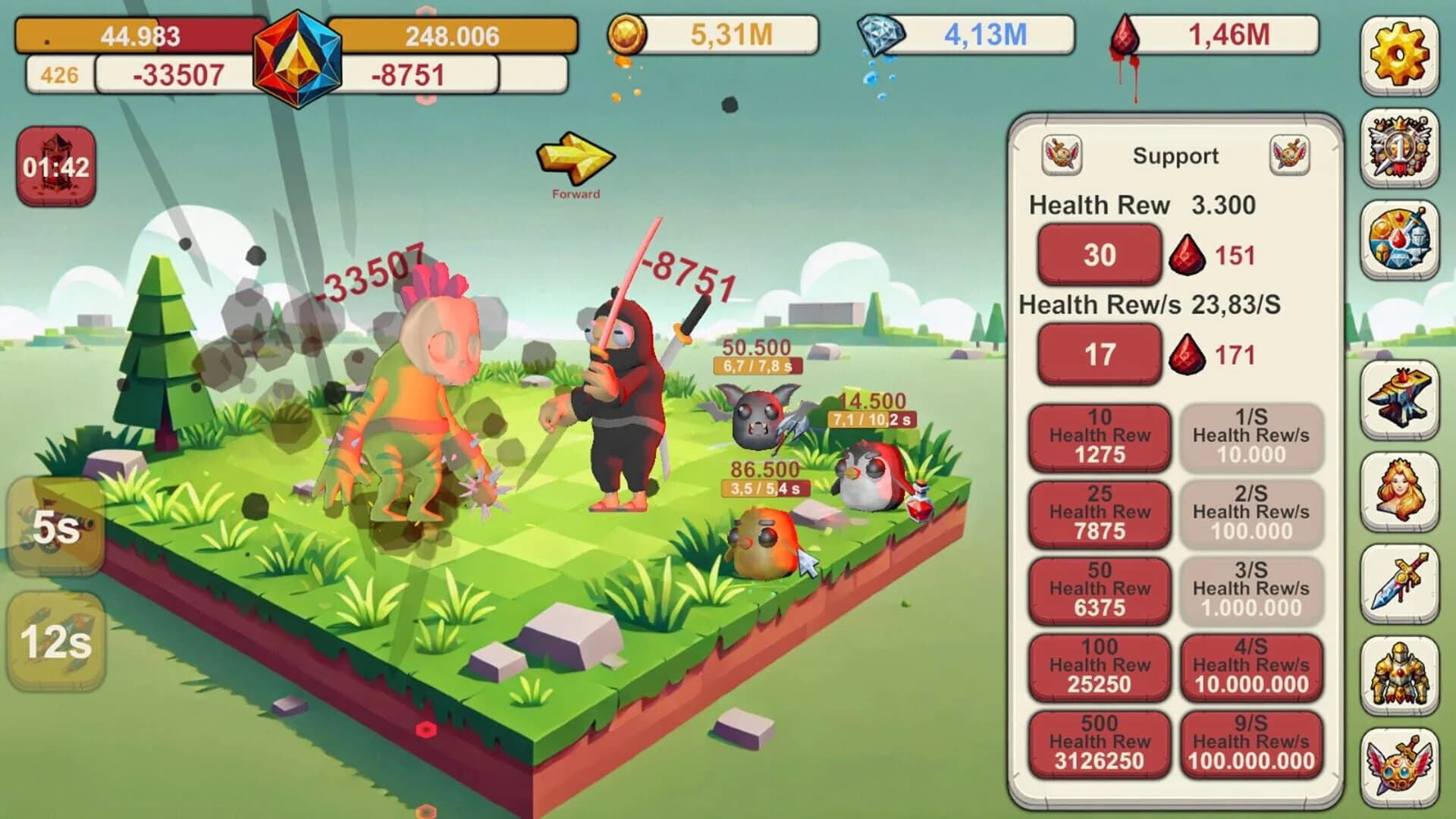
Task: Buy 30 Health Rew for 151 blood gems
Action: pyautogui.click(x=1099, y=255)
